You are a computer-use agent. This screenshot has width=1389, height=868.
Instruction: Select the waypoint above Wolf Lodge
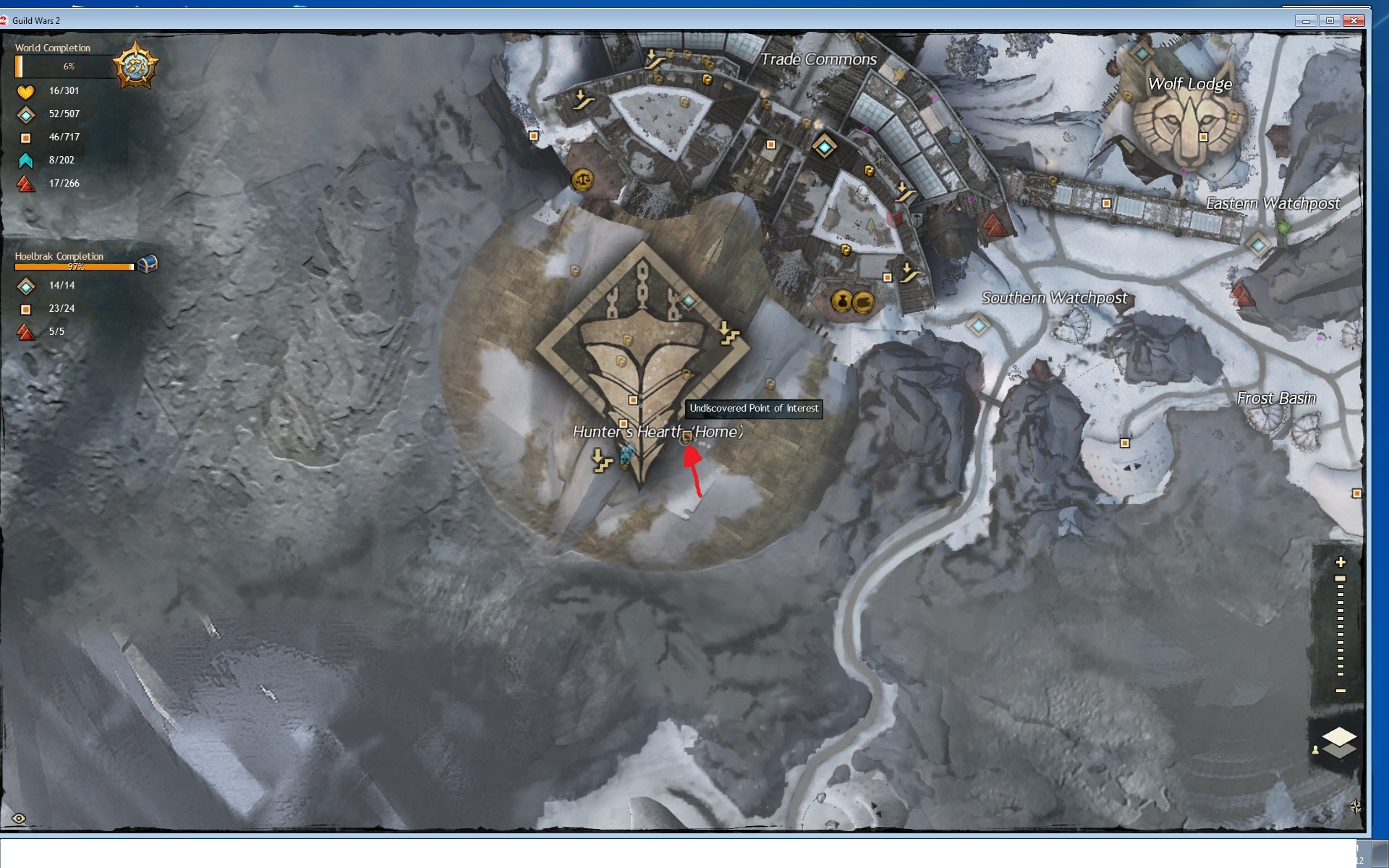click(1142, 54)
